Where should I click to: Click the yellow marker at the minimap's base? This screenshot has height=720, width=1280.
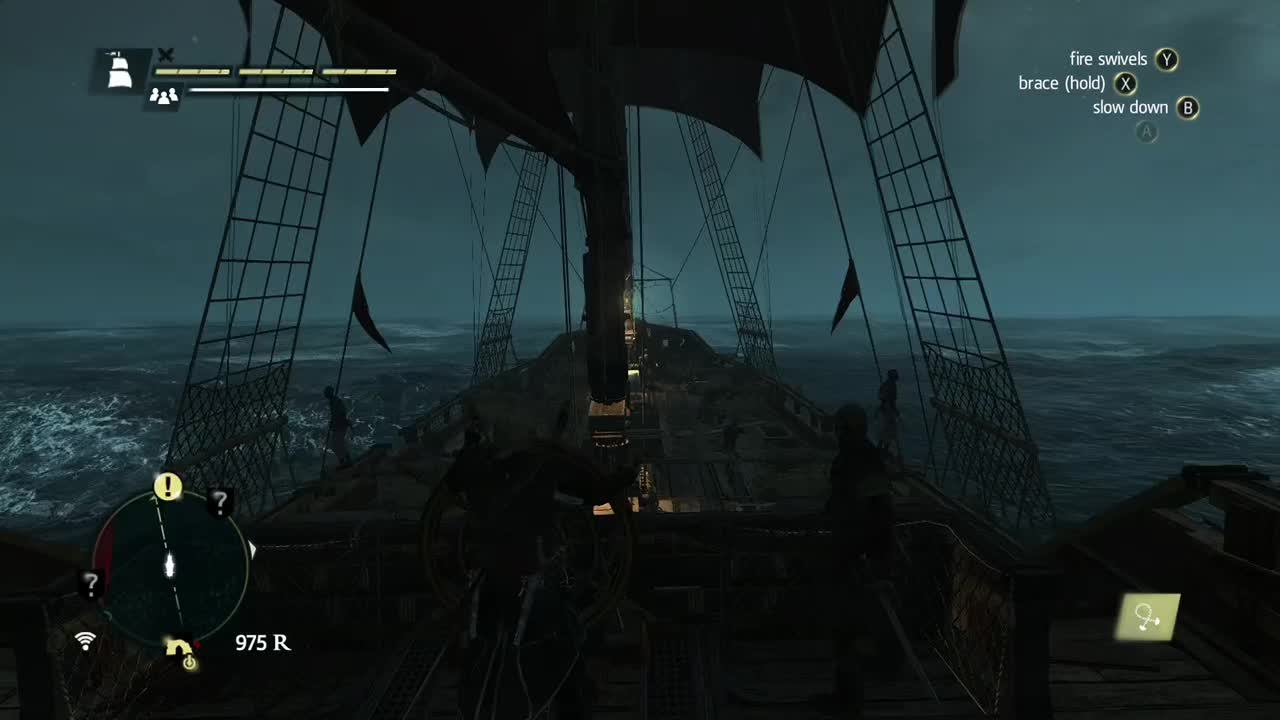tap(182, 651)
